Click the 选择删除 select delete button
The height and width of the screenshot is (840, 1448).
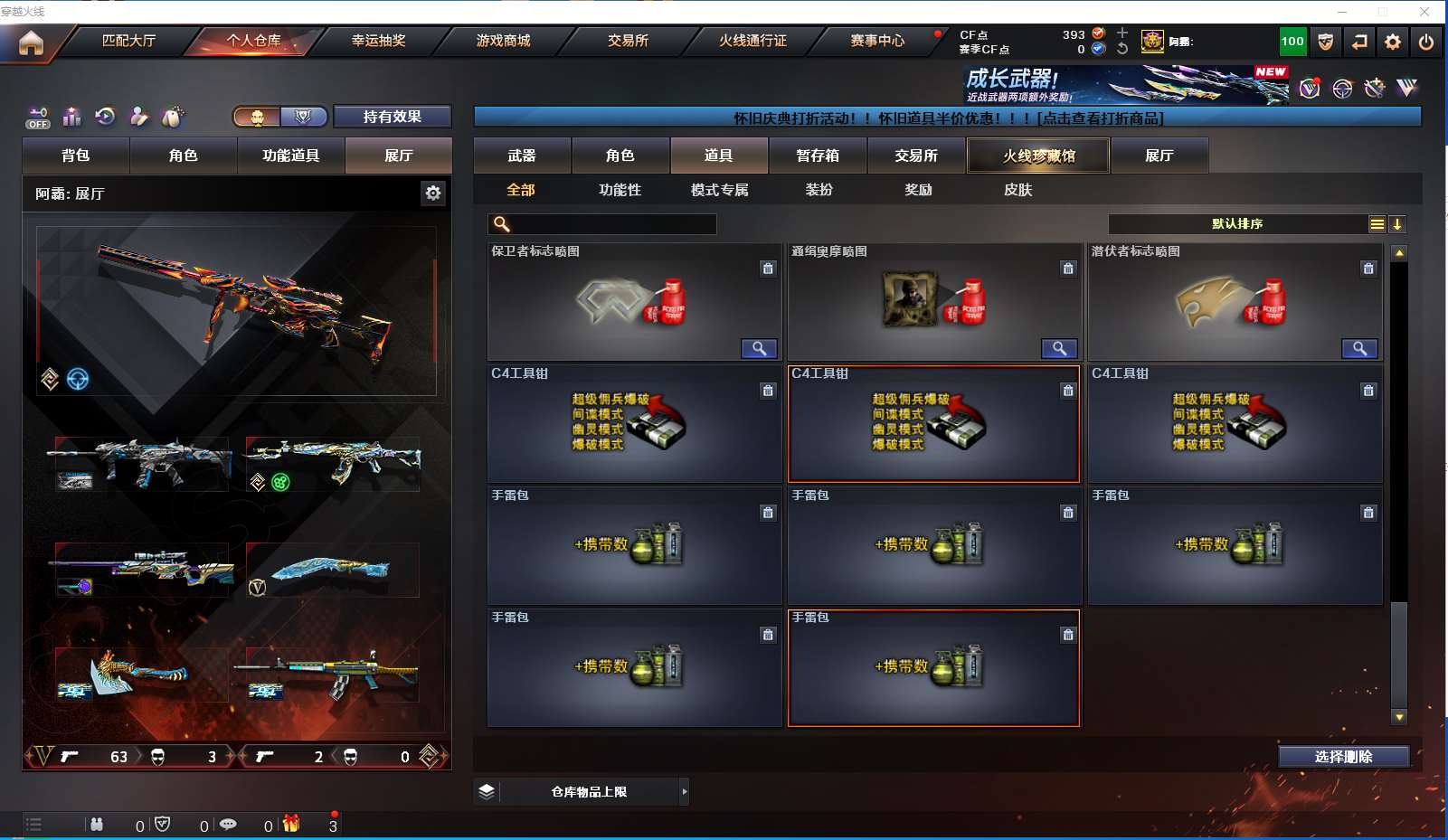(1343, 757)
